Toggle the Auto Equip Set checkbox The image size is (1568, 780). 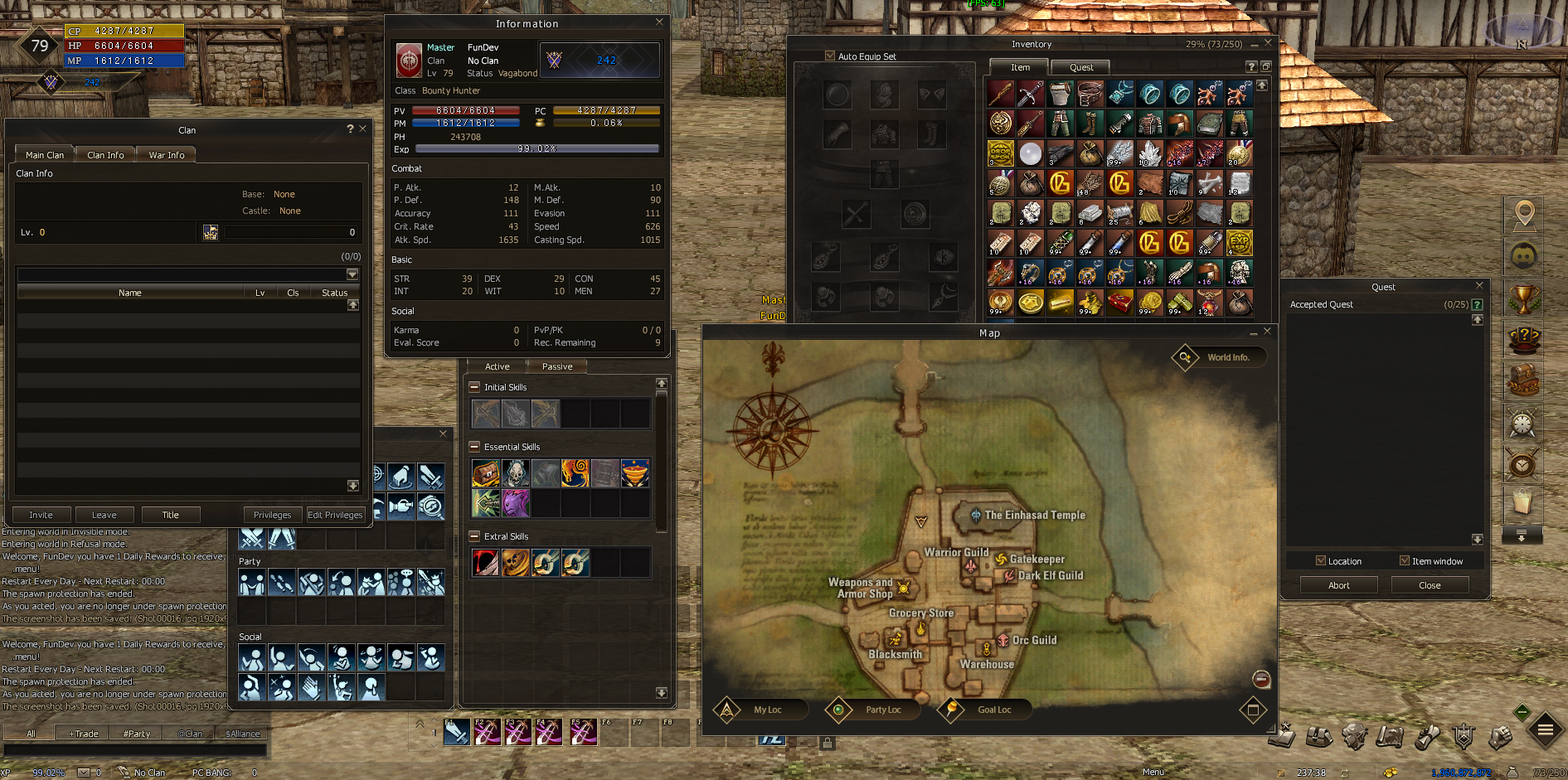click(830, 56)
